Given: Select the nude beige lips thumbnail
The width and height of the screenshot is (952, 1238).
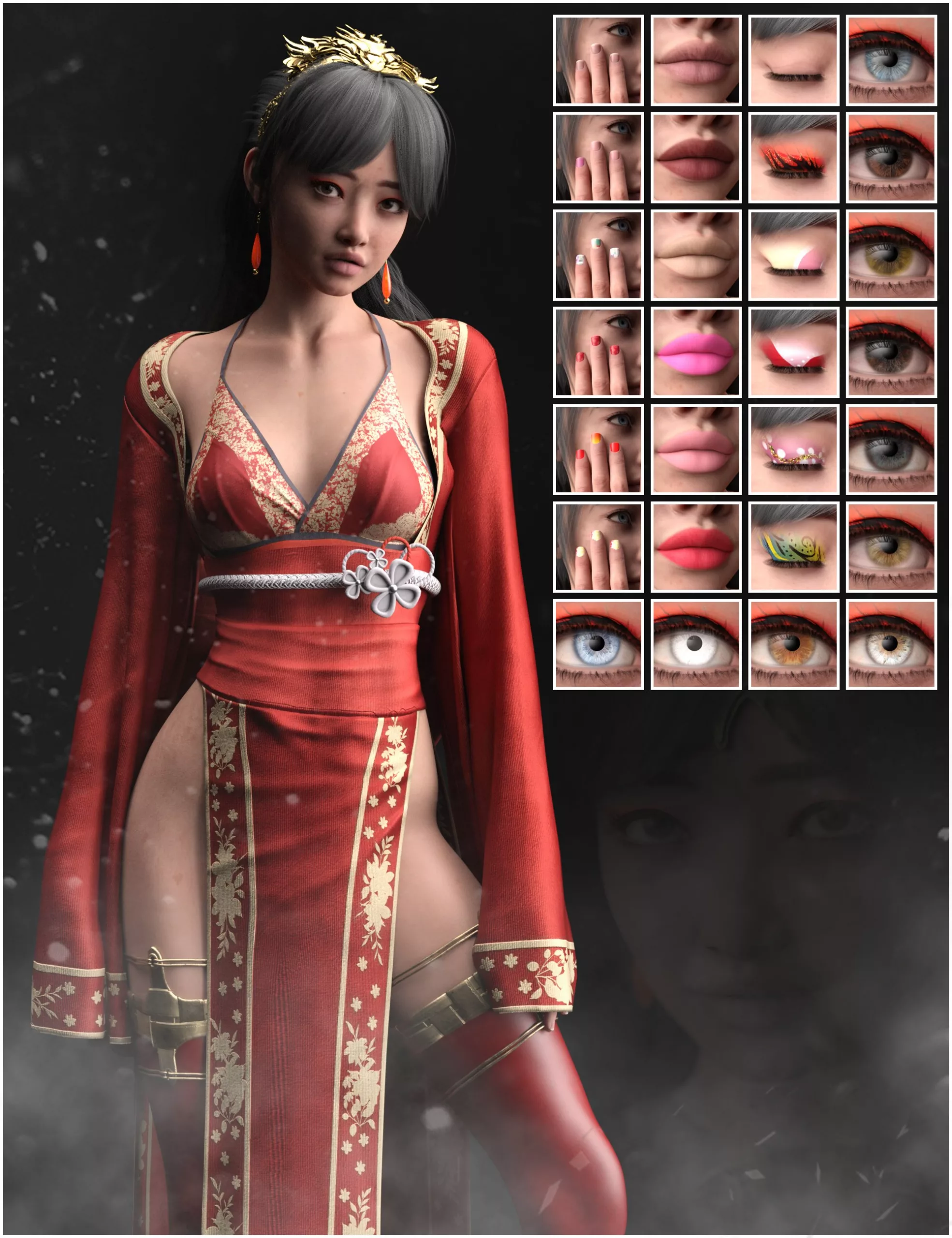Looking at the screenshot, I should [695, 254].
